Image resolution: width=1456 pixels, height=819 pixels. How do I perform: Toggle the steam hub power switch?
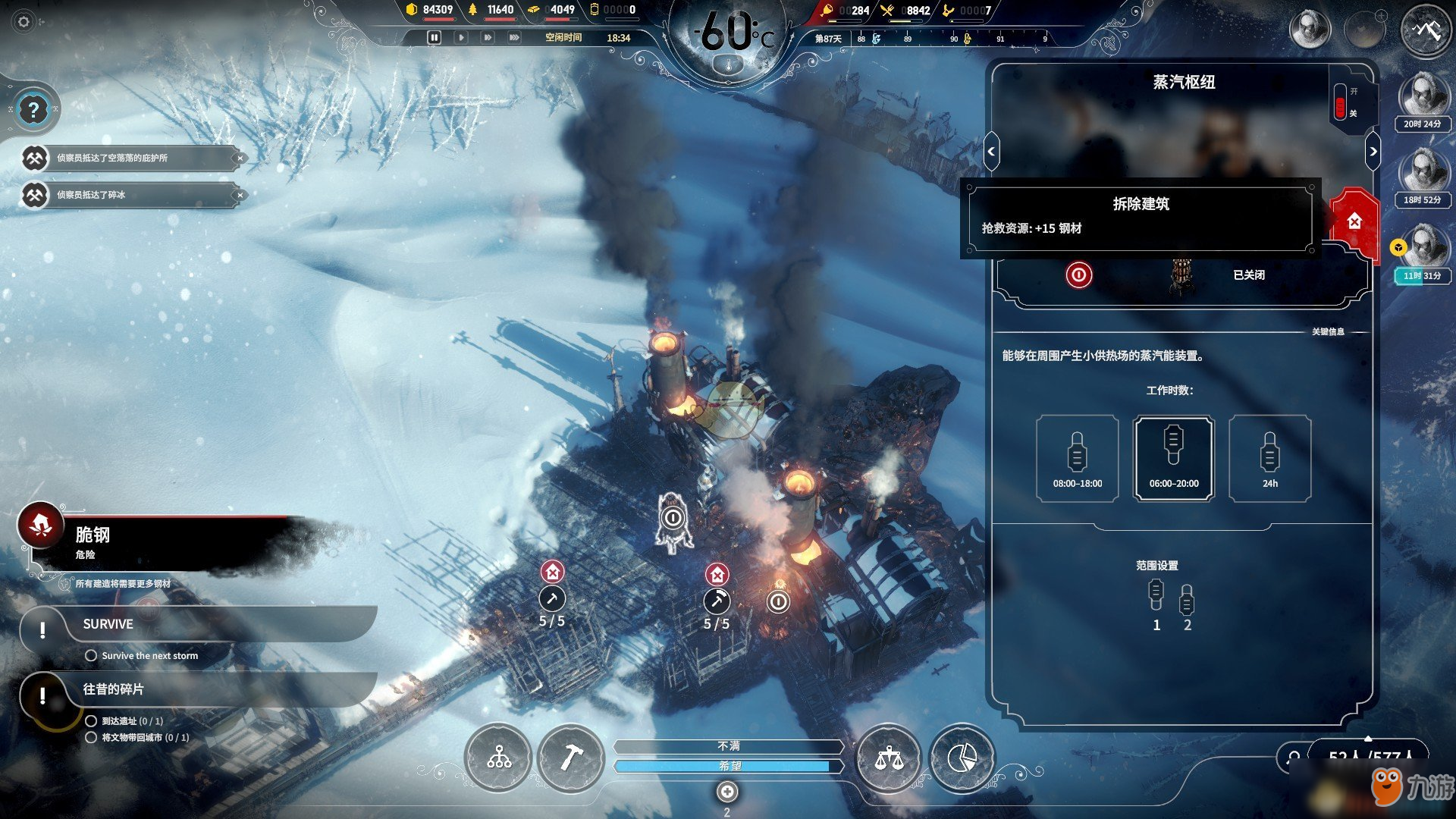click(1341, 102)
